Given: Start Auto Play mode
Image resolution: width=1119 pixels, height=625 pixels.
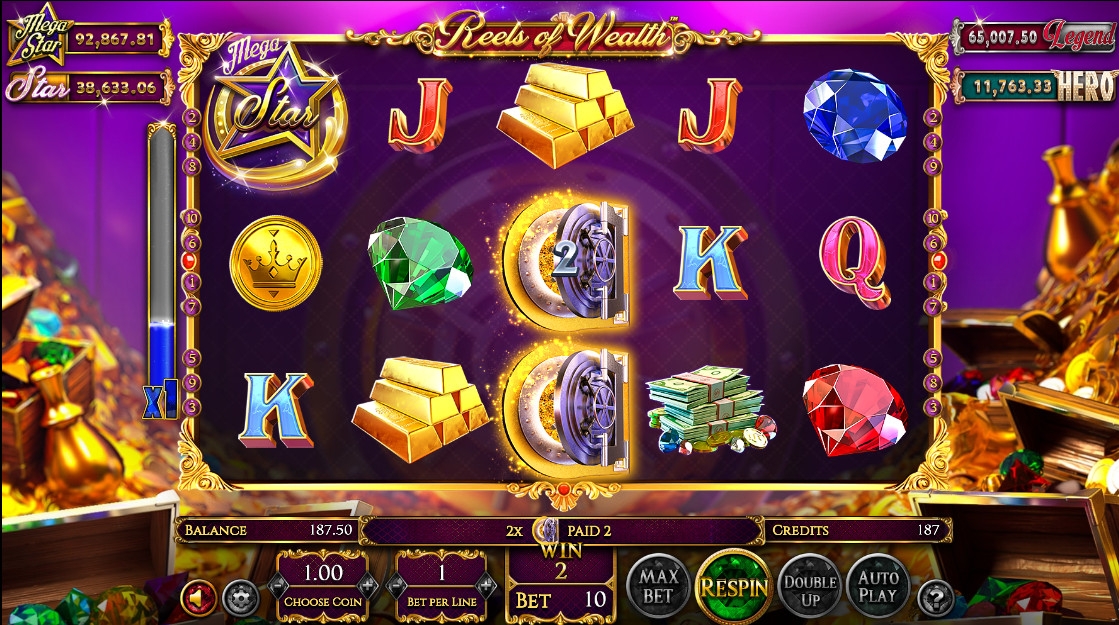Looking at the screenshot, I should [879, 585].
